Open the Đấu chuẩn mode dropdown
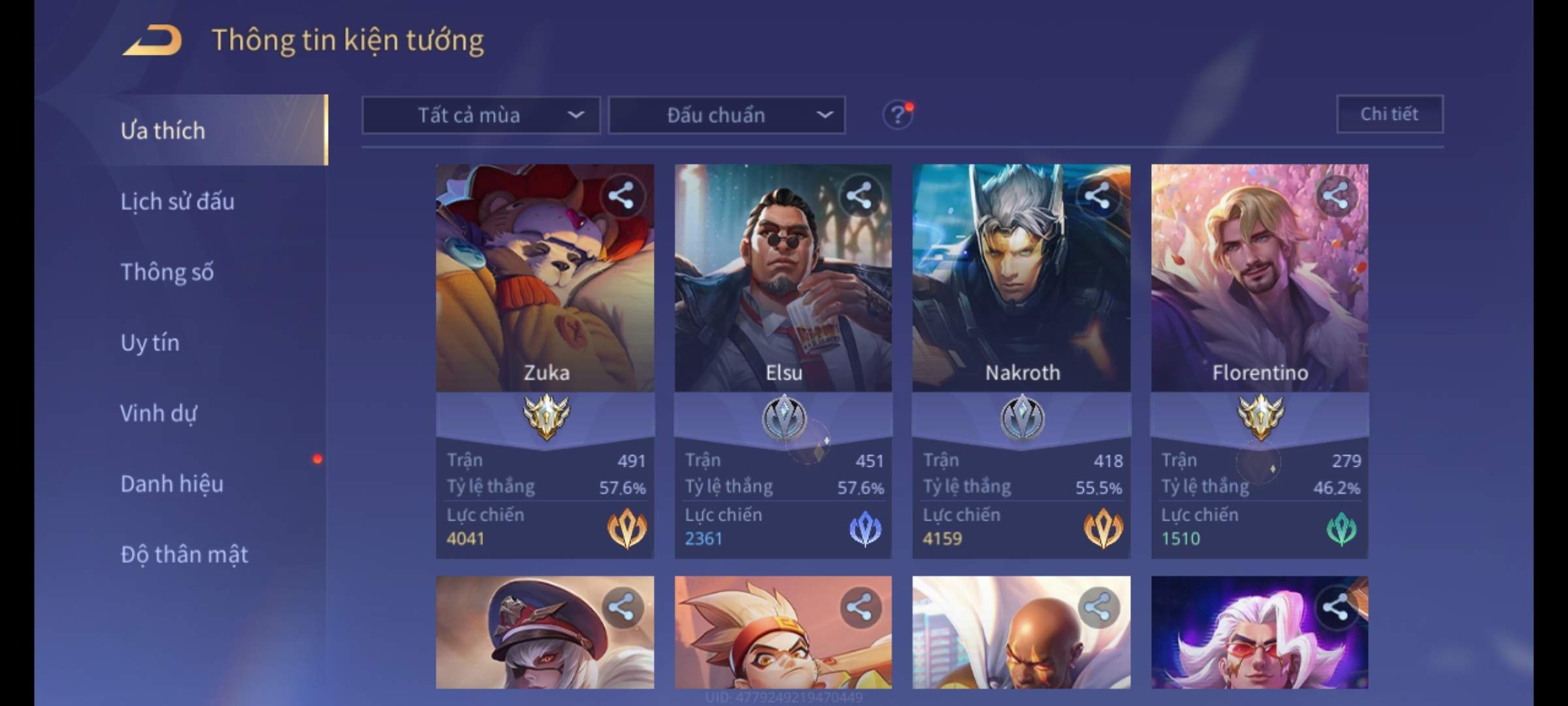This screenshot has width=1568, height=706. (727, 116)
